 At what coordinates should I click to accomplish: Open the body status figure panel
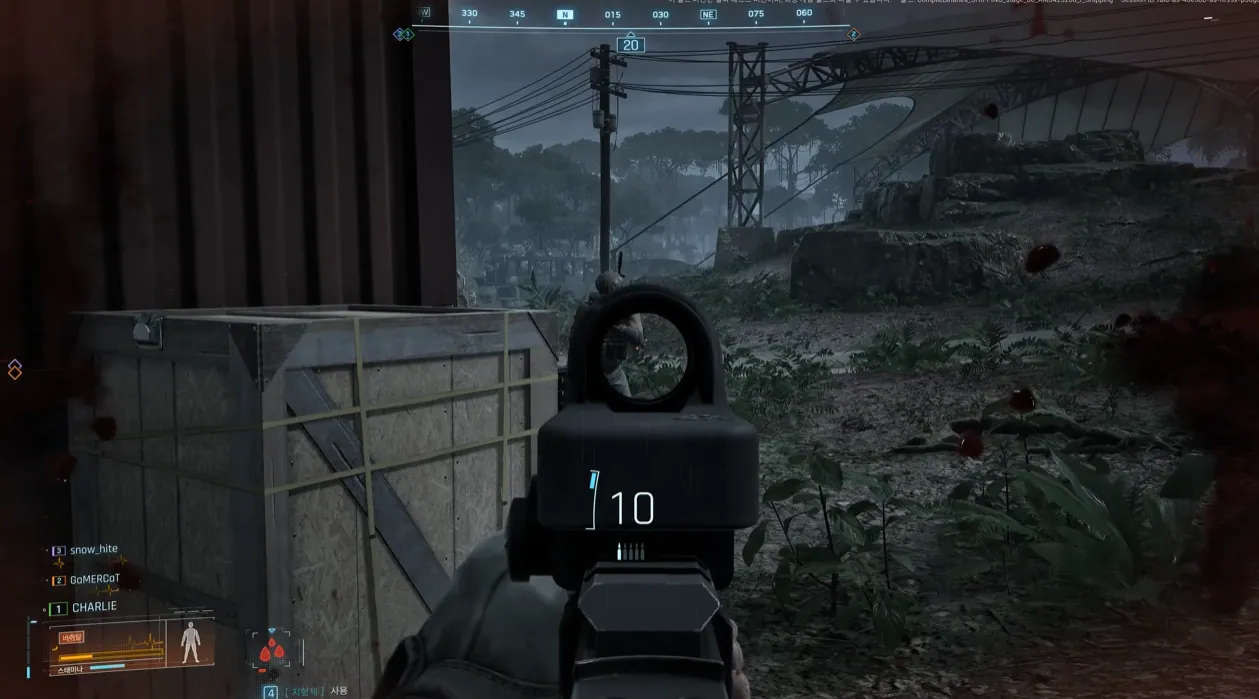189,643
